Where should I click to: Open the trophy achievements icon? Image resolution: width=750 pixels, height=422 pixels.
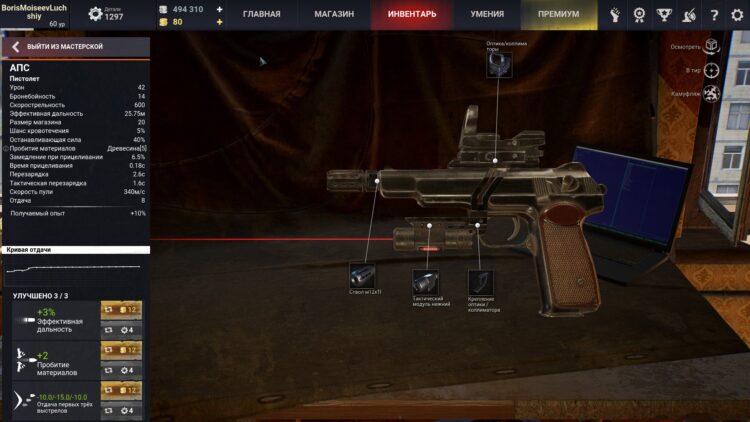pos(663,14)
